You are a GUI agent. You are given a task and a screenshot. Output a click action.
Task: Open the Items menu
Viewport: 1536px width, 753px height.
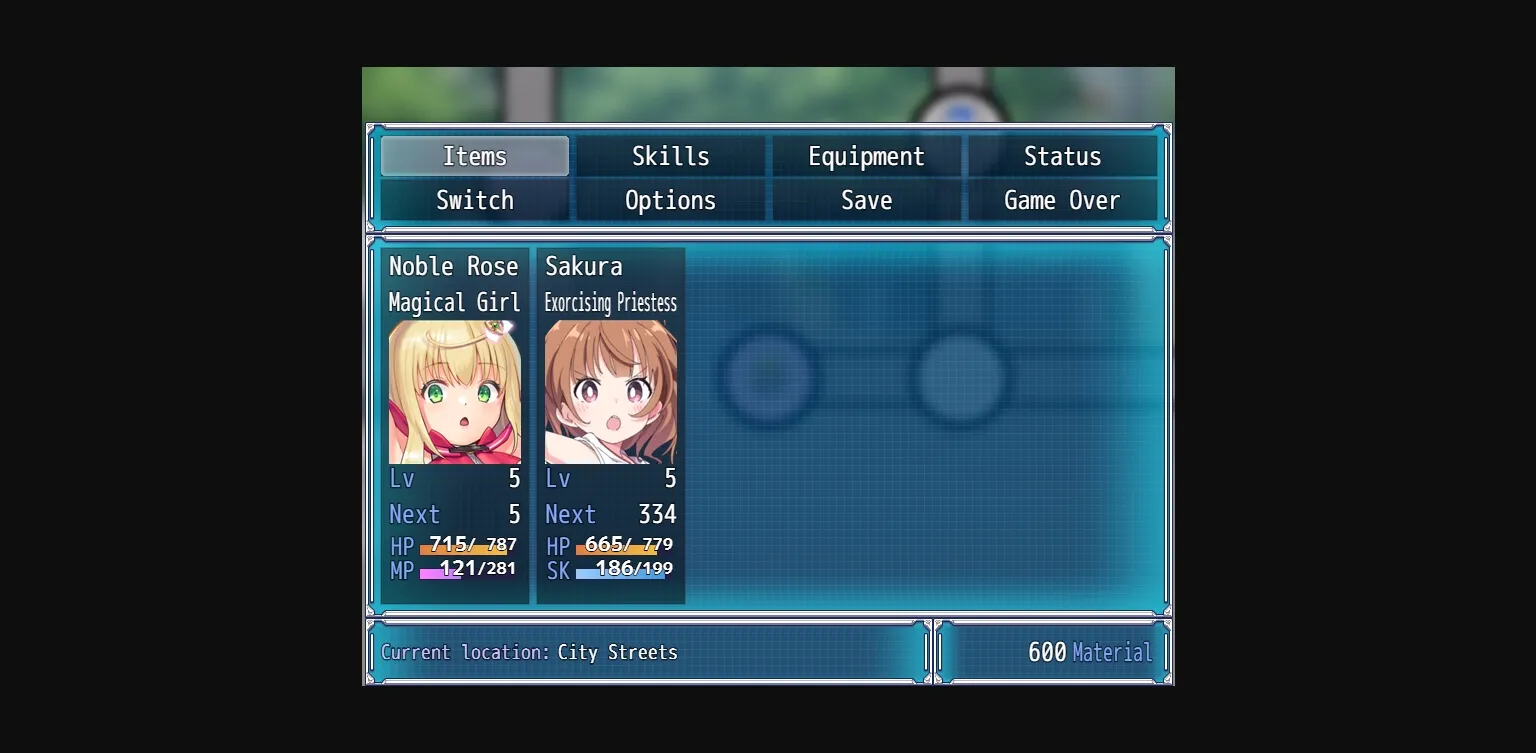(474, 156)
